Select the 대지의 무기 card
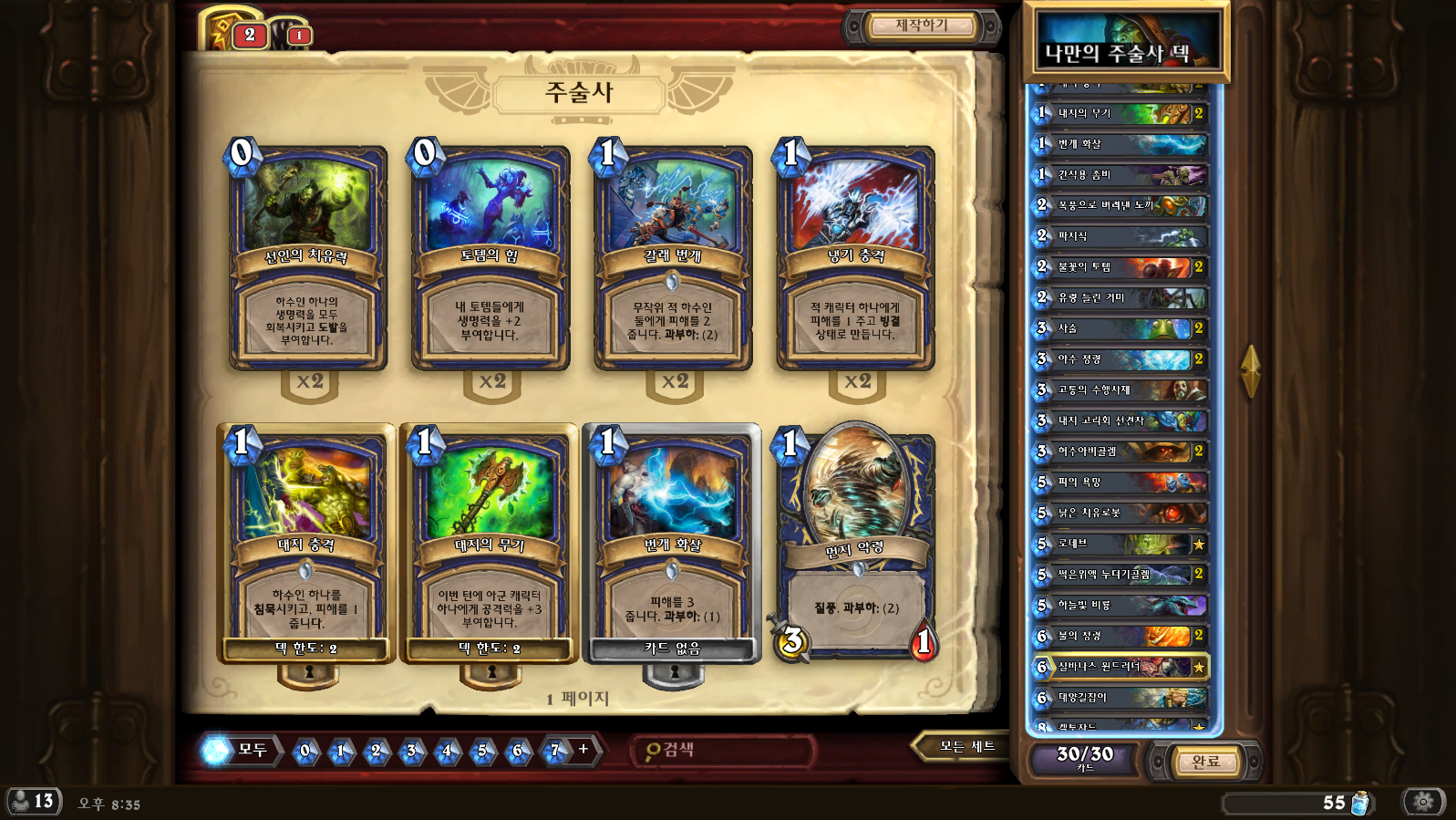The width and height of the screenshot is (1456, 820). click(x=490, y=543)
